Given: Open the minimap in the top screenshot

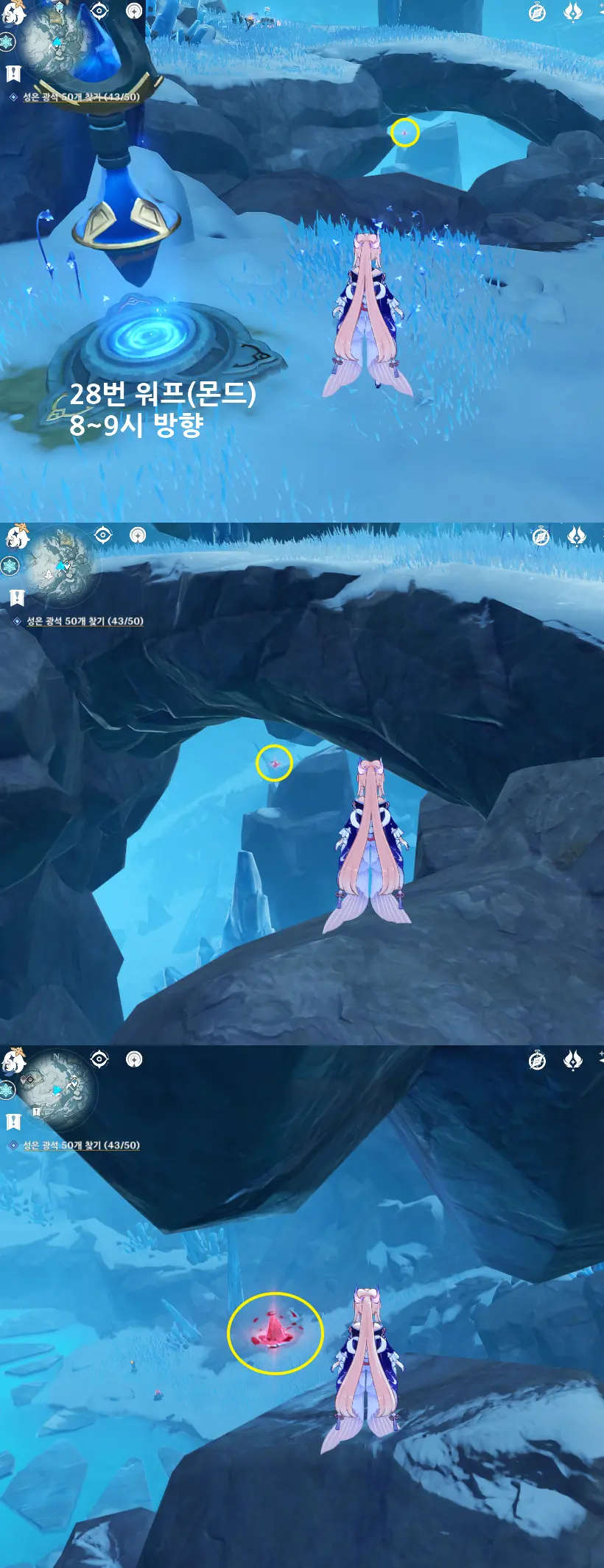Looking at the screenshot, I should [53, 44].
